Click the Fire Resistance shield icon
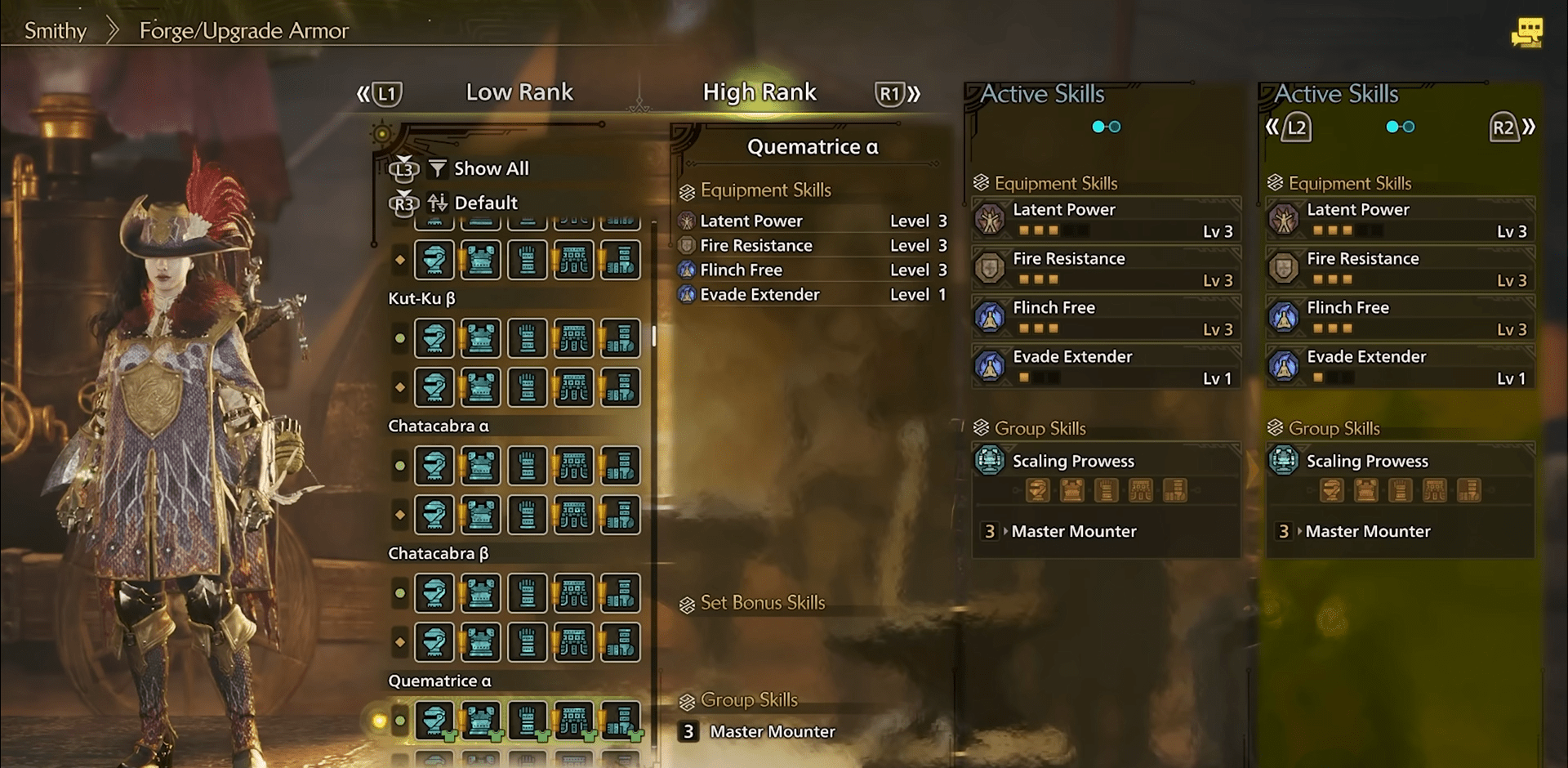 991,268
